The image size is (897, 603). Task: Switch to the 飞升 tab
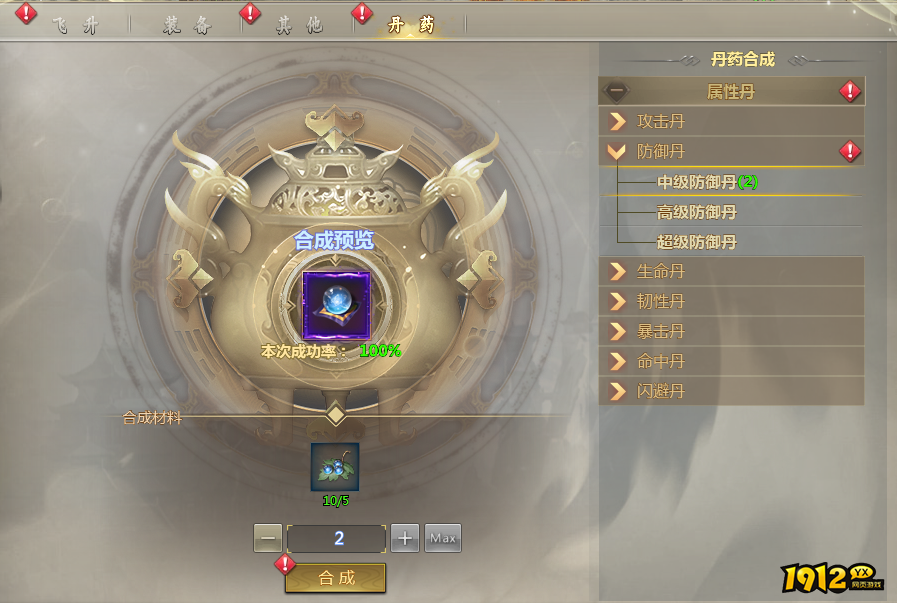(x=76, y=25)
